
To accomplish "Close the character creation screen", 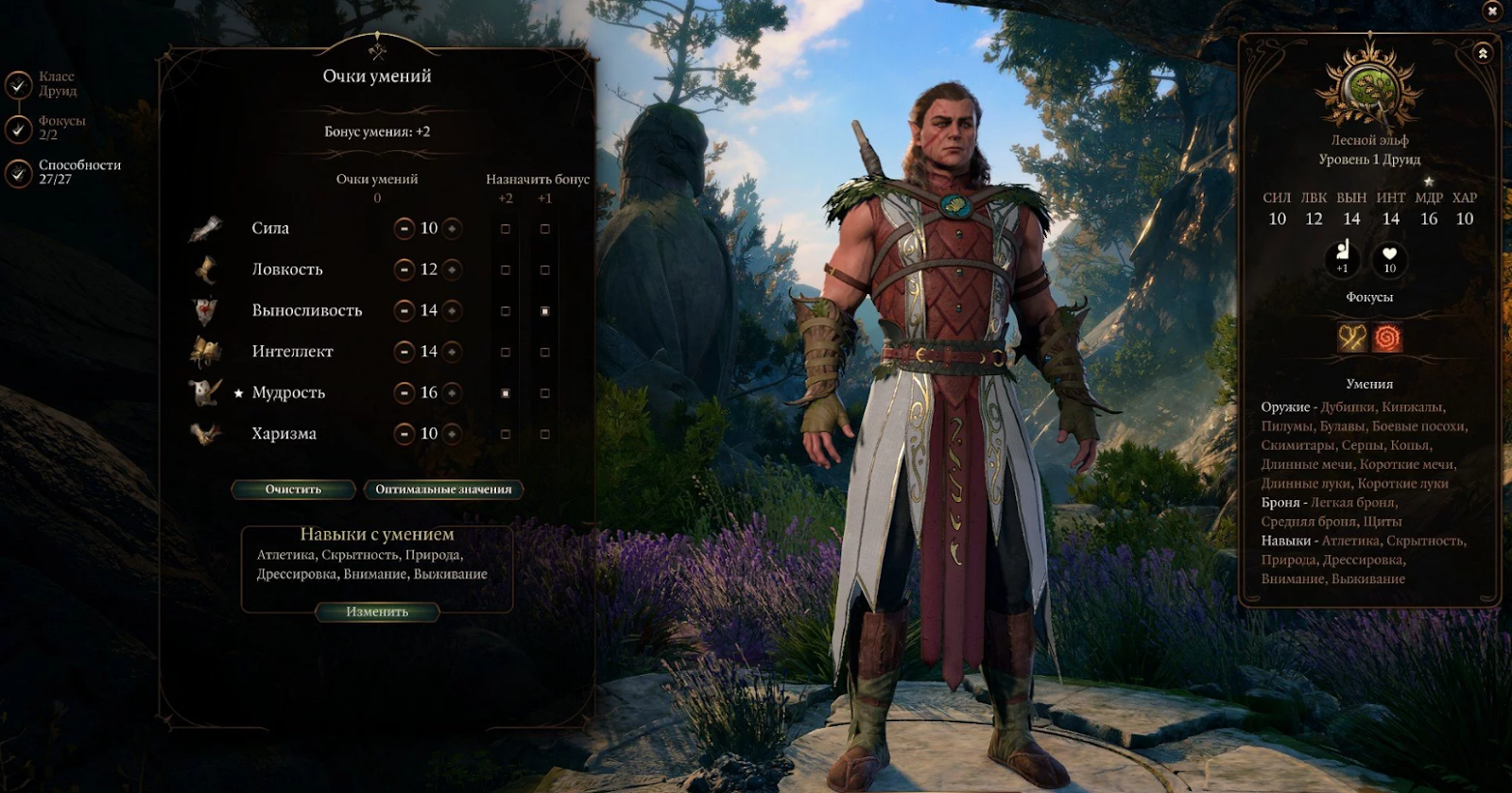I will pos(1493,11).
